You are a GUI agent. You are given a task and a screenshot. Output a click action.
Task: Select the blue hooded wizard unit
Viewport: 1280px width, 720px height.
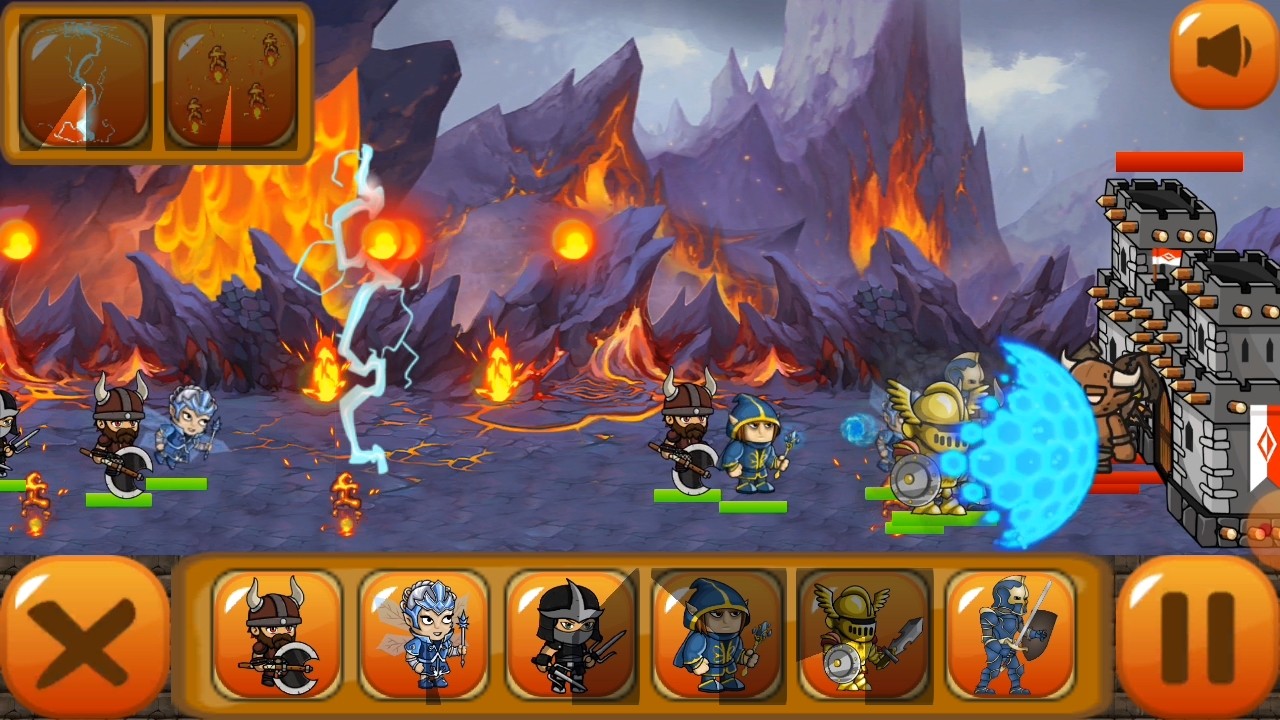(717, 634)
